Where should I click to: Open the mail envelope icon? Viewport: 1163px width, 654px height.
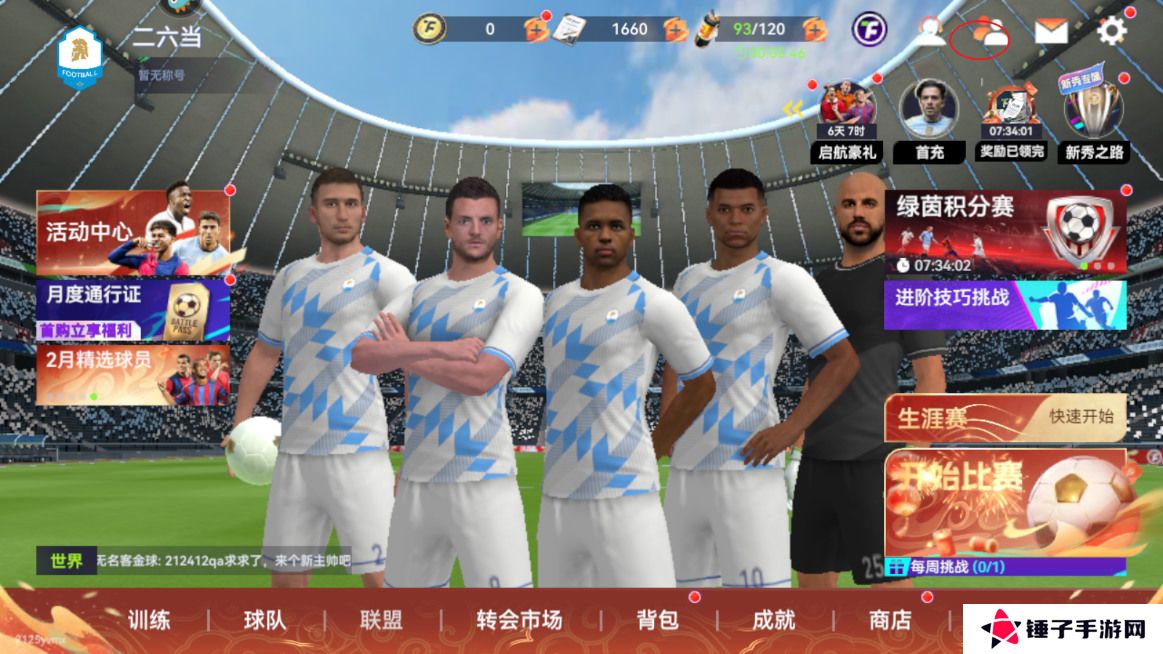click(x=1050, y=32)
